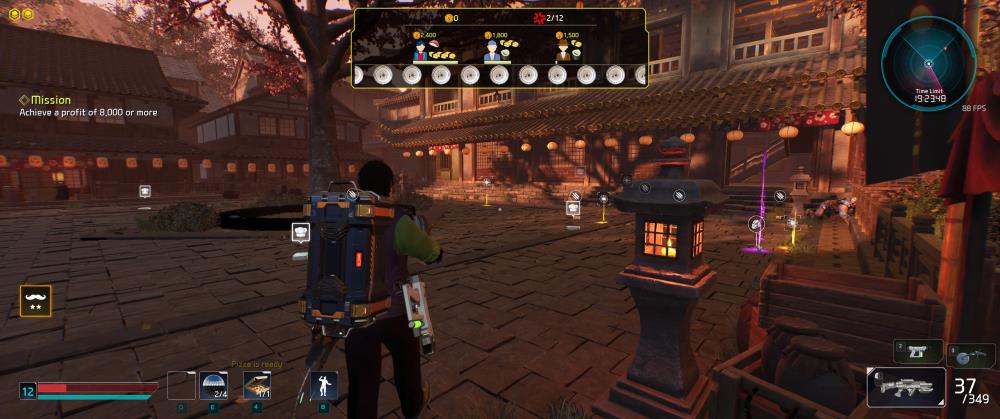Pick the fedora customer offering 1,500
Image resolution: width=1000 pixels, height=419 pixels.
[x=563, y=50]
